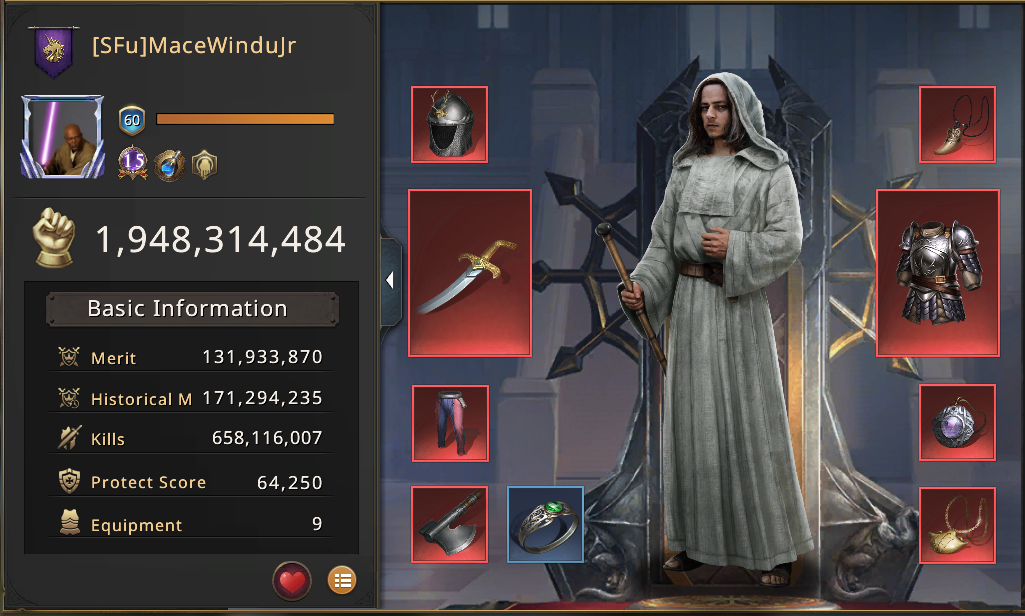1025x616 pixels.
Task: Select the plate armor chest slot
Action: 937,274
